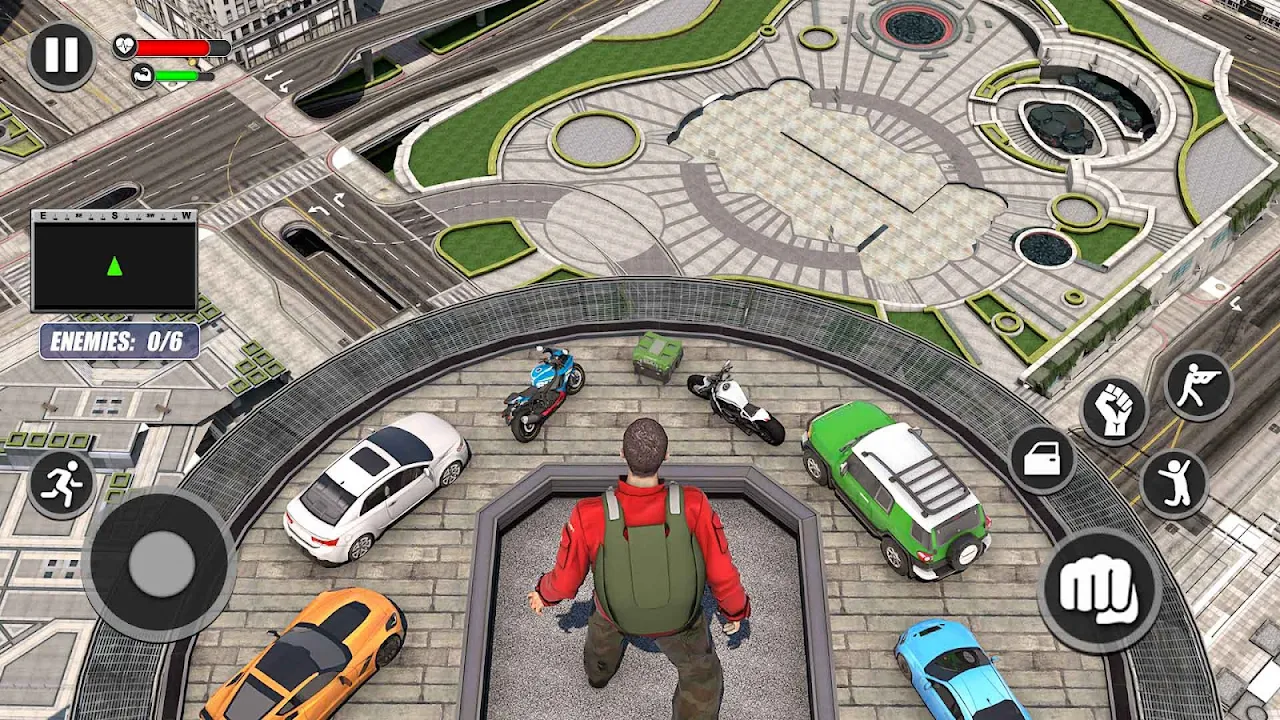Switch to the gun aiming stance button
Screen dimensions: 1280x720
click(1197, 385)
